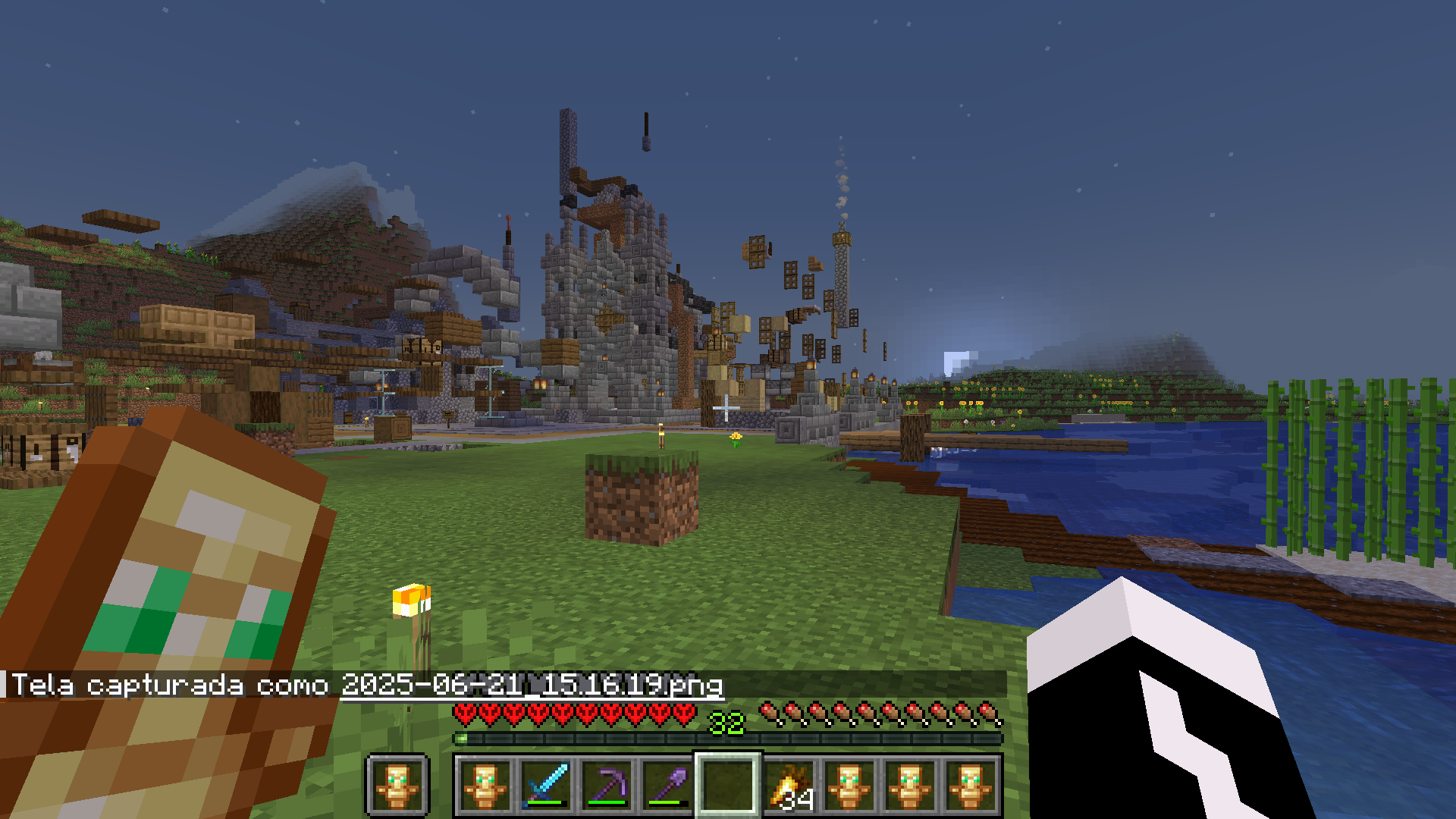Click the highlighted empty hotbar slot
Screen dimensions: 1456x819
728,785
